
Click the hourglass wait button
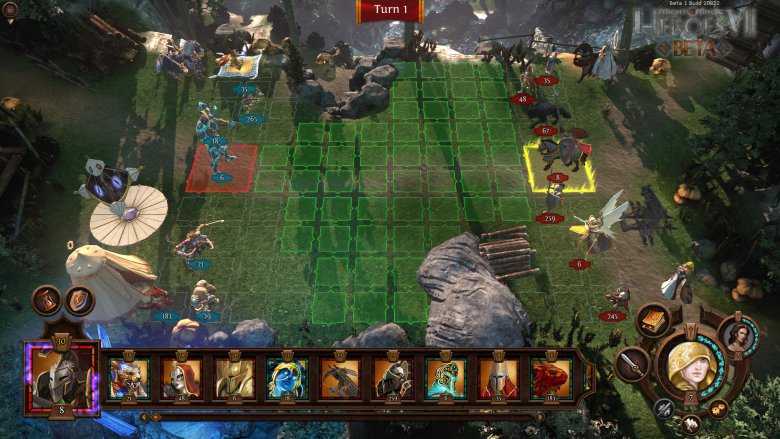47,299
